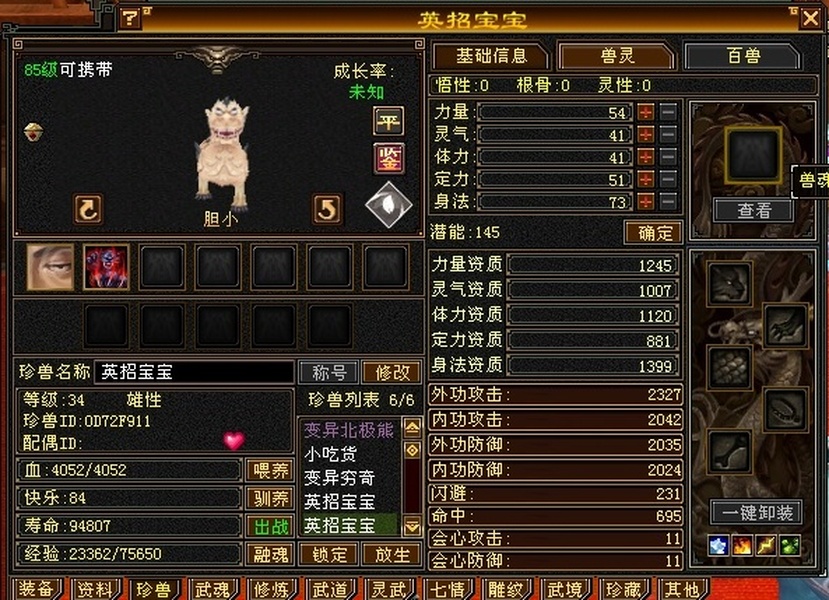Screen dimensions: 829x600
Task: Send the pet to battle with 出战
Action: point(268,526)
